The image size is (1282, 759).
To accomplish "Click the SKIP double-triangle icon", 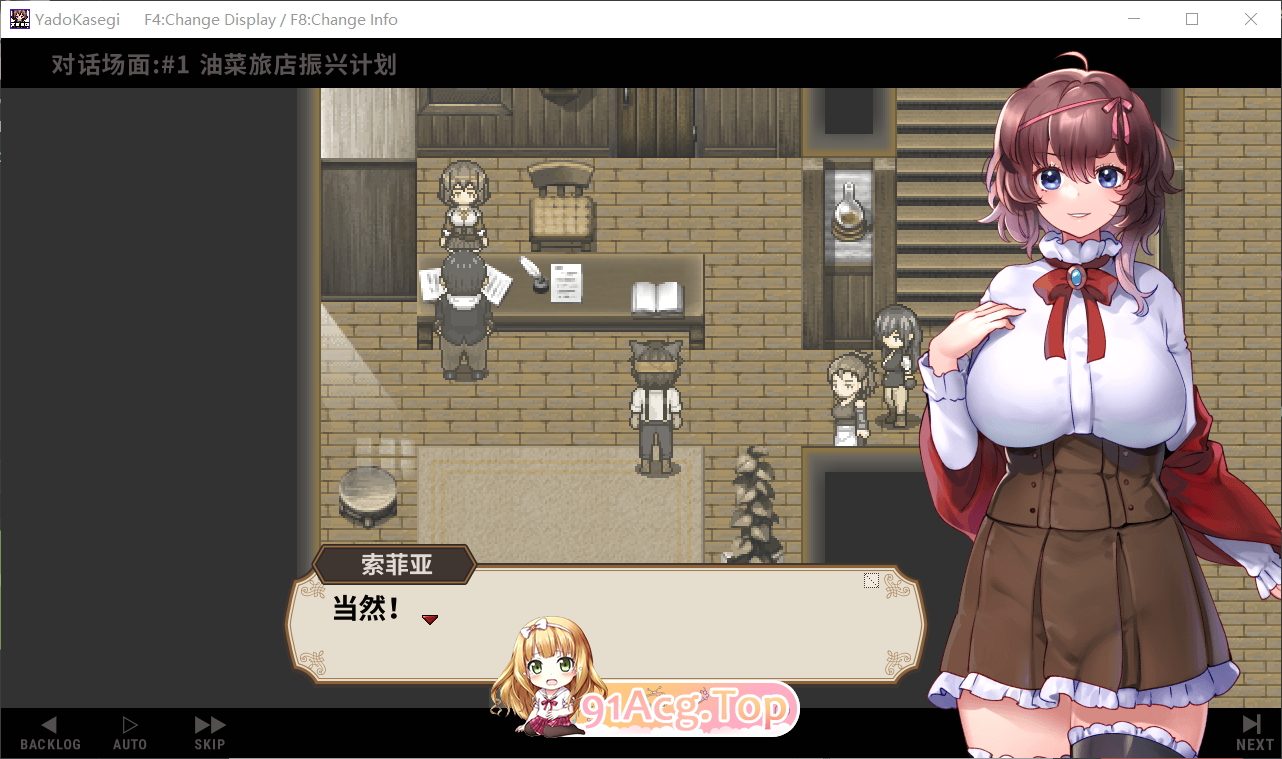I will 208,723.
